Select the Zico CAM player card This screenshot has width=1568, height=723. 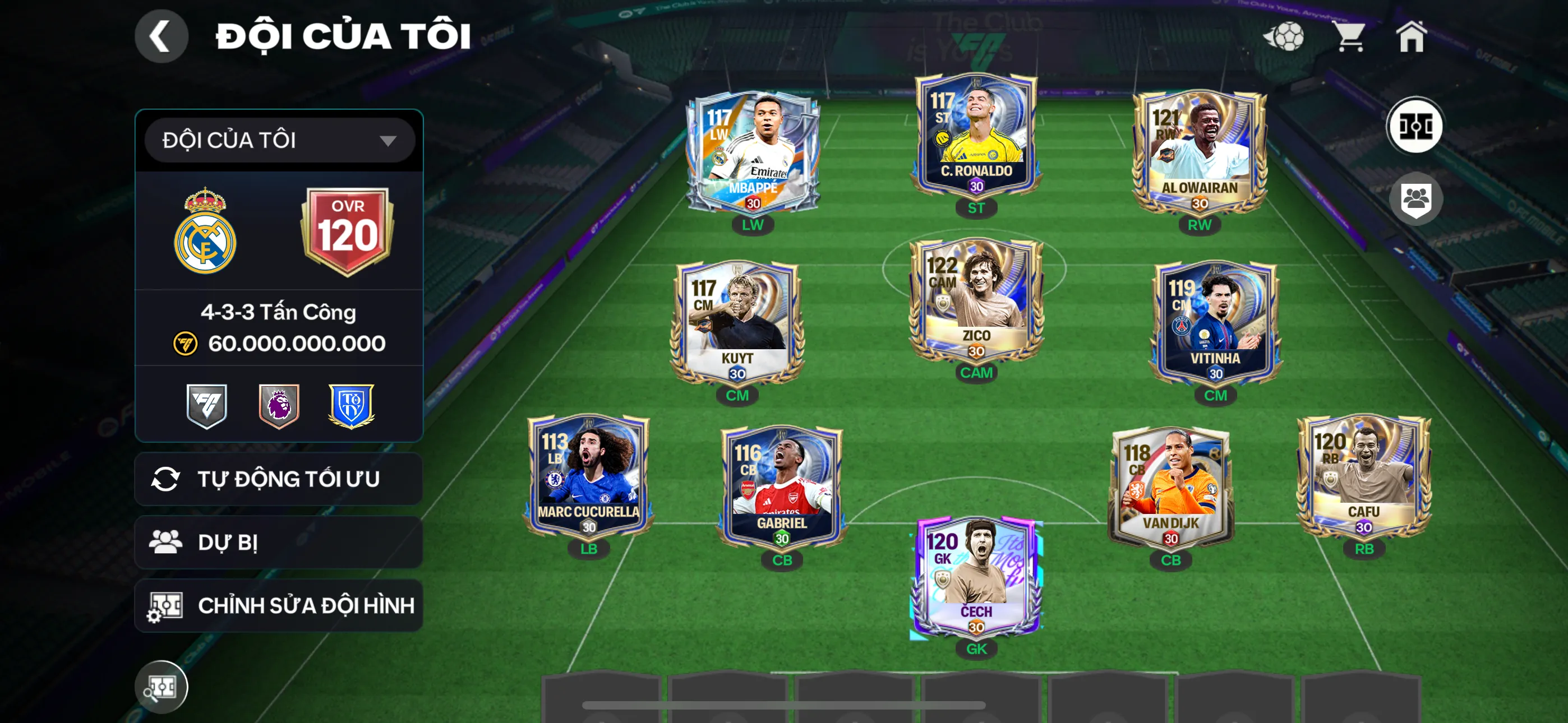click(x=976, y=302)
